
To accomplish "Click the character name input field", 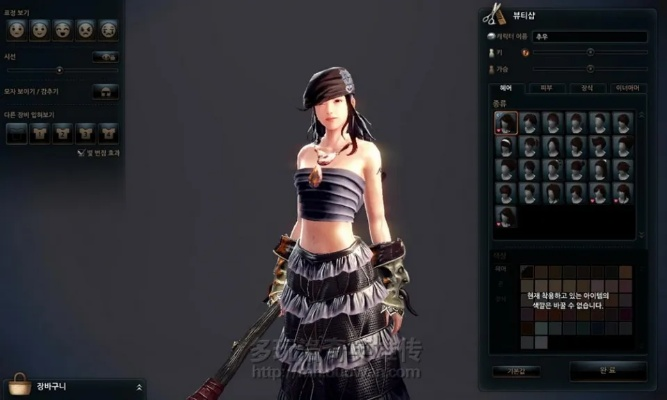I will click(x=590, y=36).
